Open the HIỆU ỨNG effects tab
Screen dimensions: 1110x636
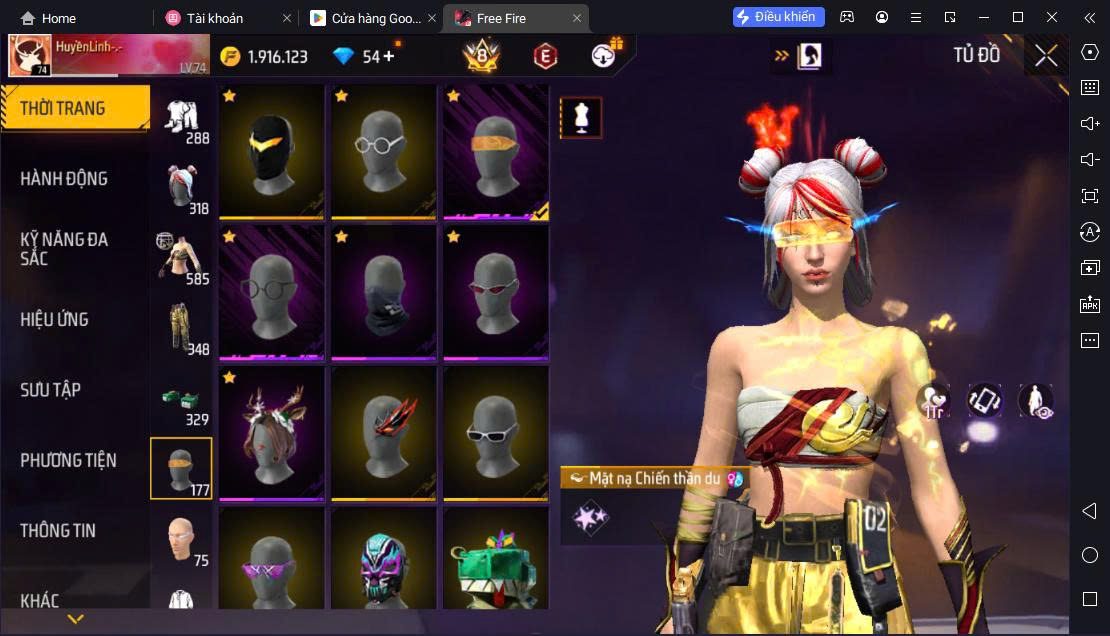(55, 320)
